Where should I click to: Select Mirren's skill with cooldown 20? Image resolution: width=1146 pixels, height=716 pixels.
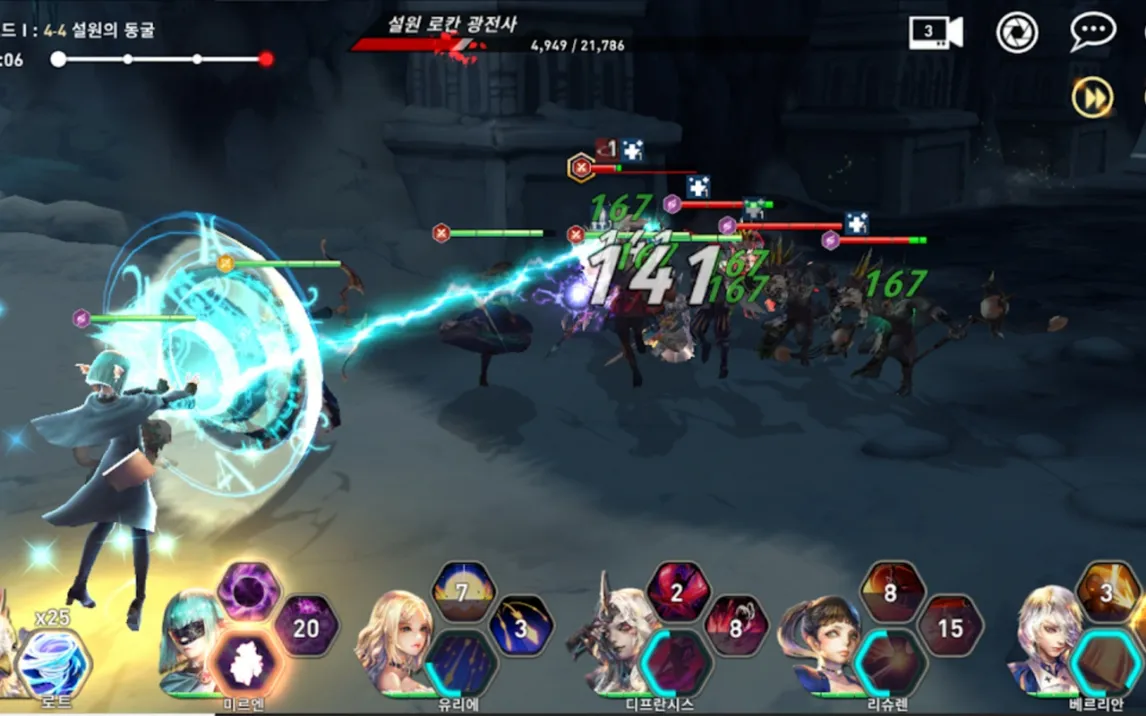tap(306, 627)
